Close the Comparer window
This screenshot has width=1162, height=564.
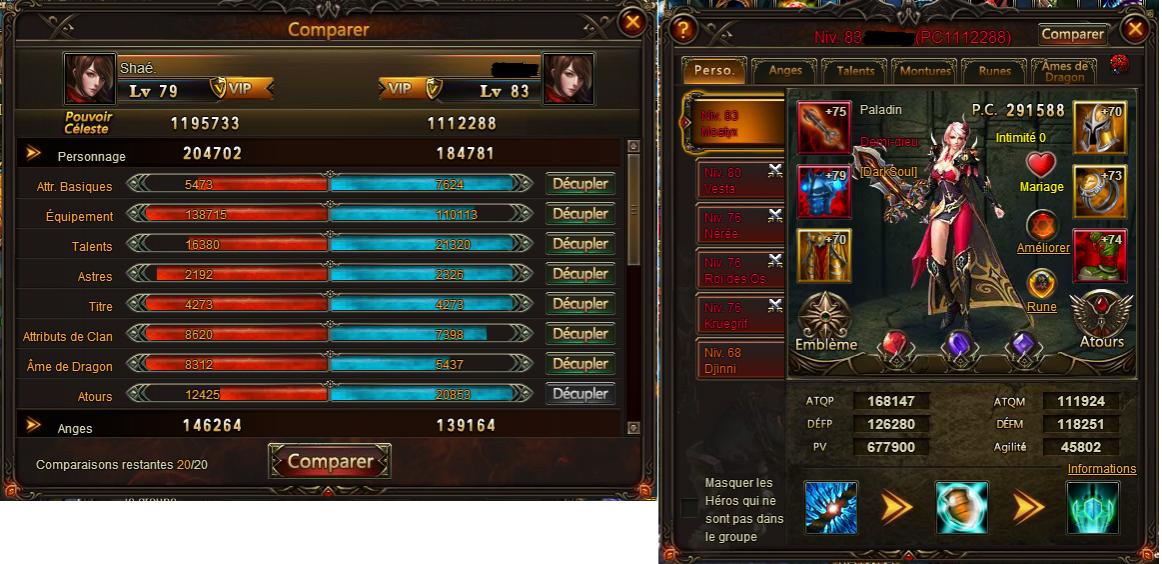tap(632, 21)
